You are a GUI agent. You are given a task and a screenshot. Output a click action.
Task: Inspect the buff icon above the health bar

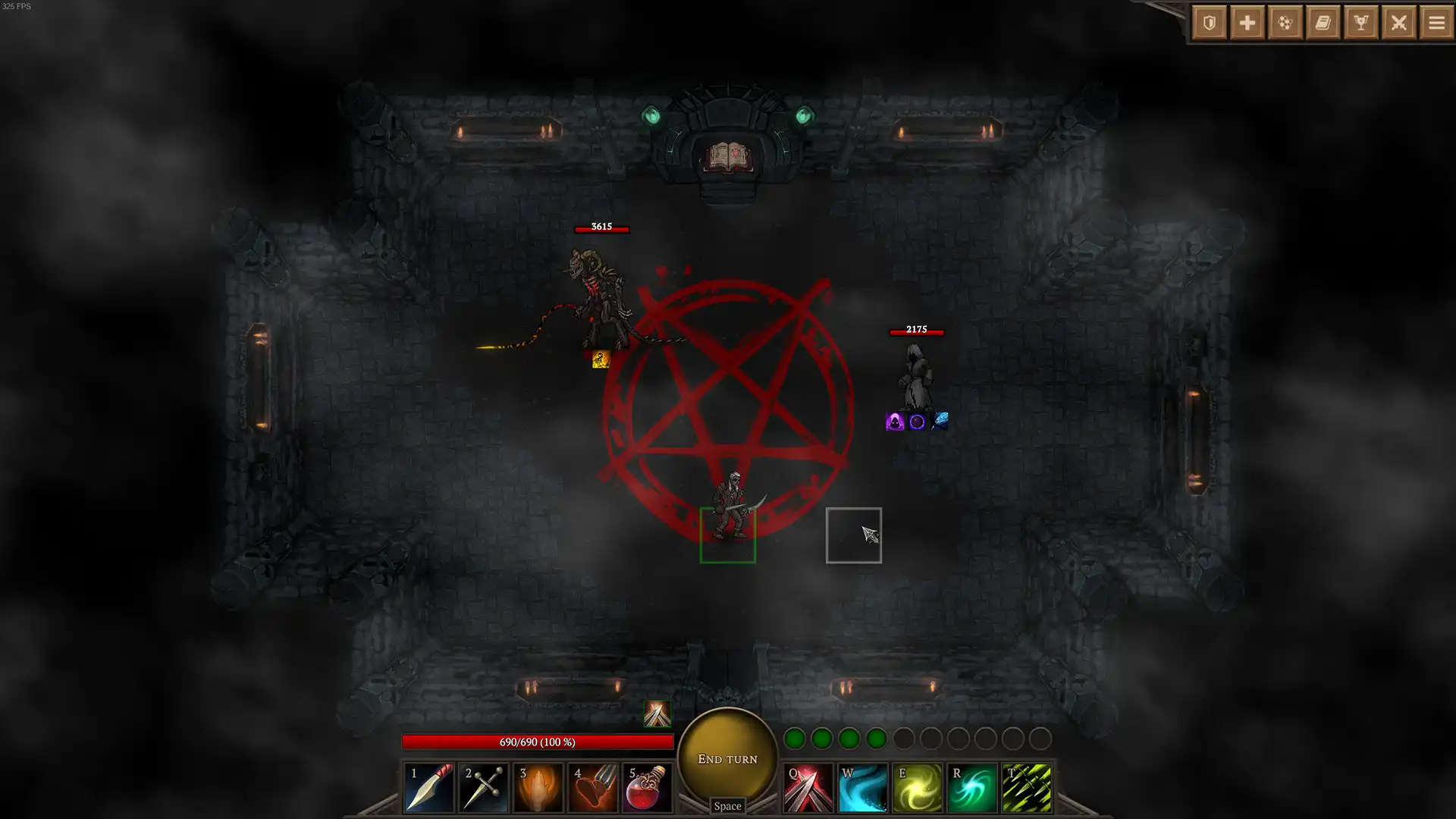point(657,711)
